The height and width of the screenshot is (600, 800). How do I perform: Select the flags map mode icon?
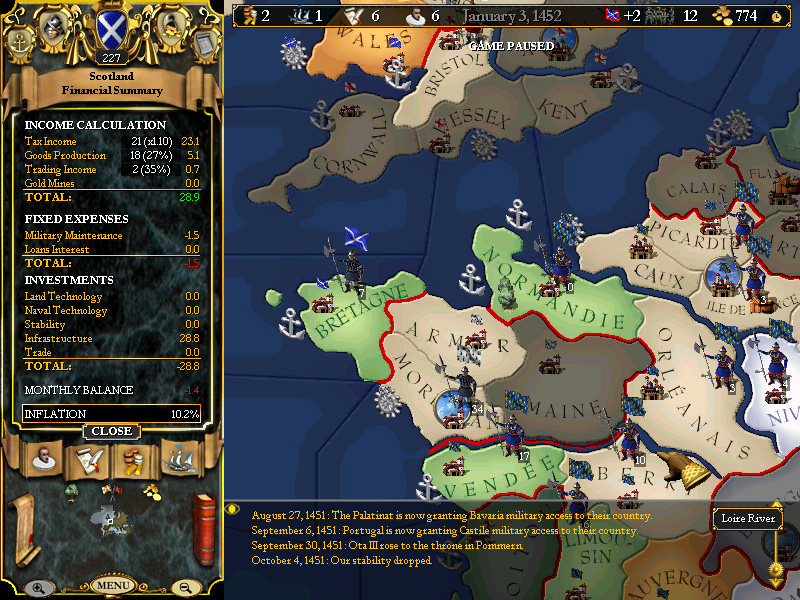click(110, 490)
